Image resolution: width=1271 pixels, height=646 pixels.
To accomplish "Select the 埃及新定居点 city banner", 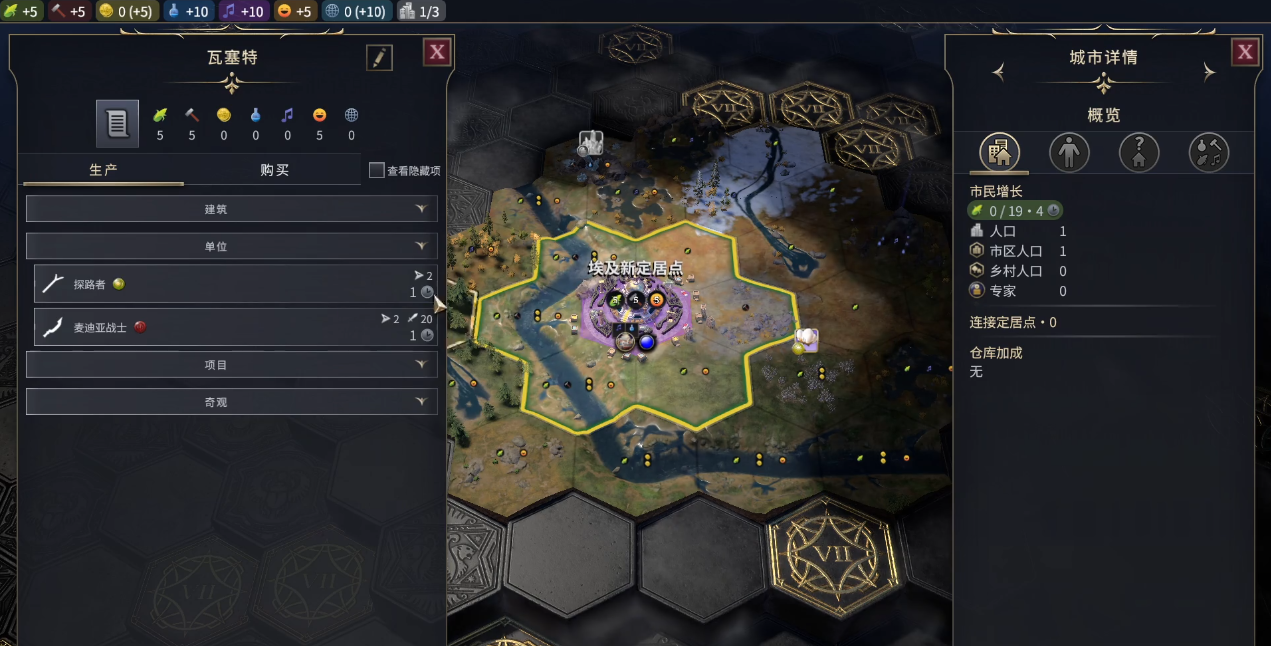I will [x=634, y=269].
